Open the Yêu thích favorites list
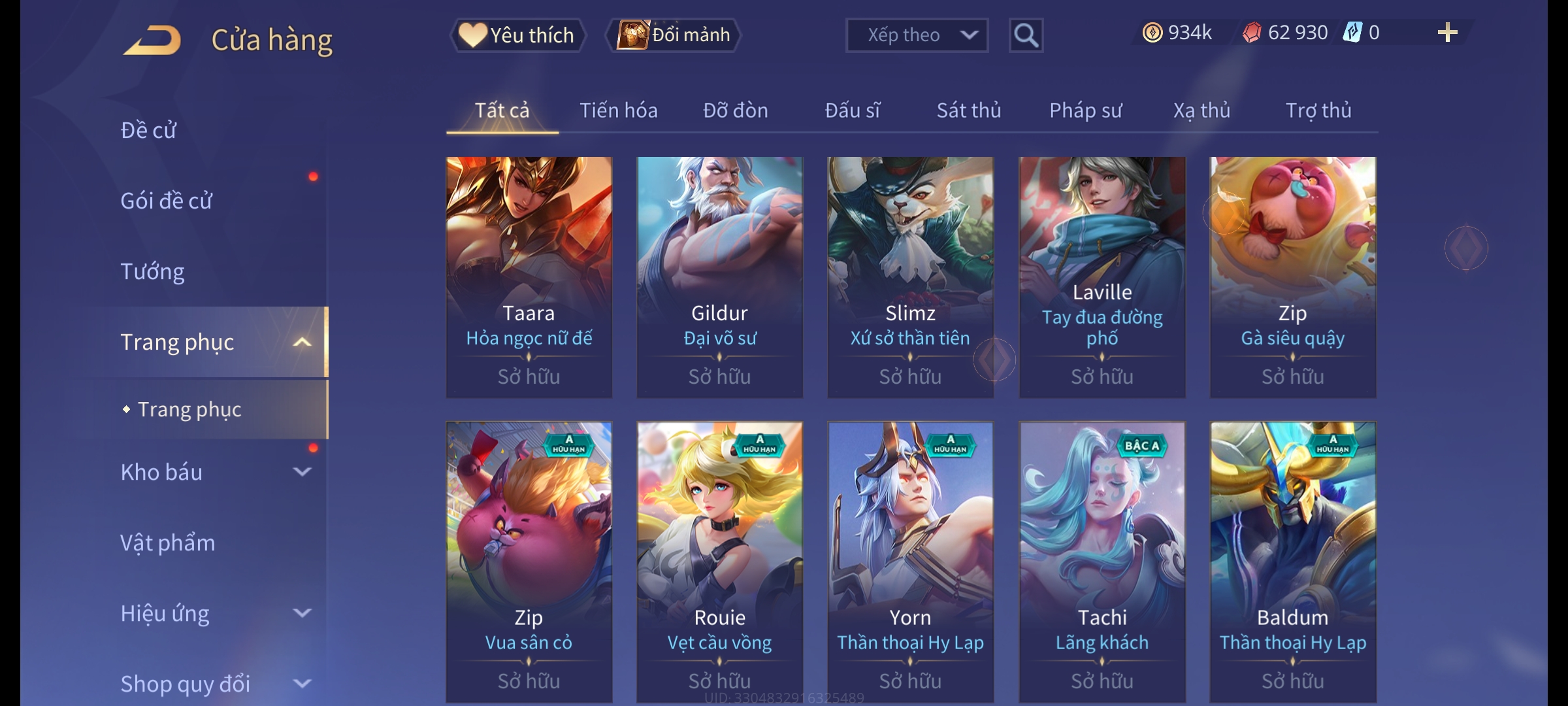This screenshot has height=706, width=1568. coord(517,35)
